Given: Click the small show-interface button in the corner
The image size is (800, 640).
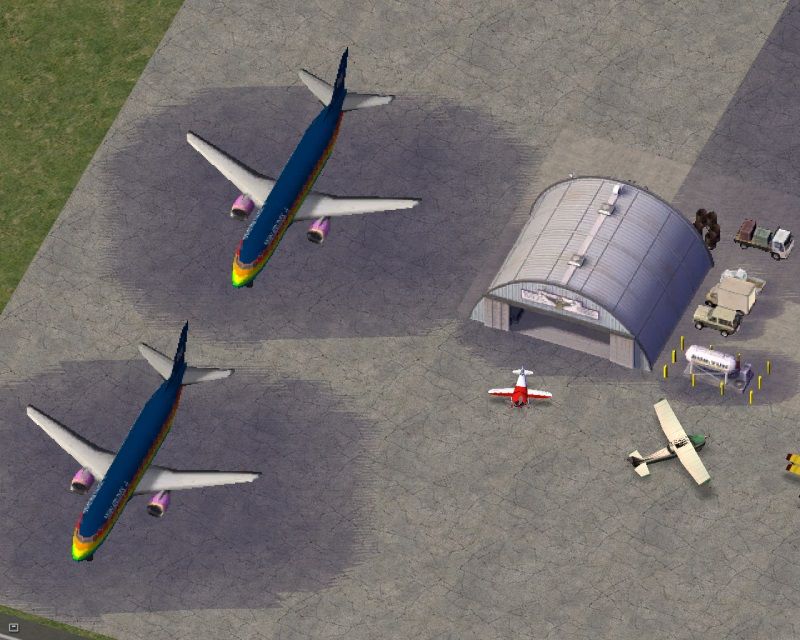Looking at the screenshot, I should click(x=13, y=627).
